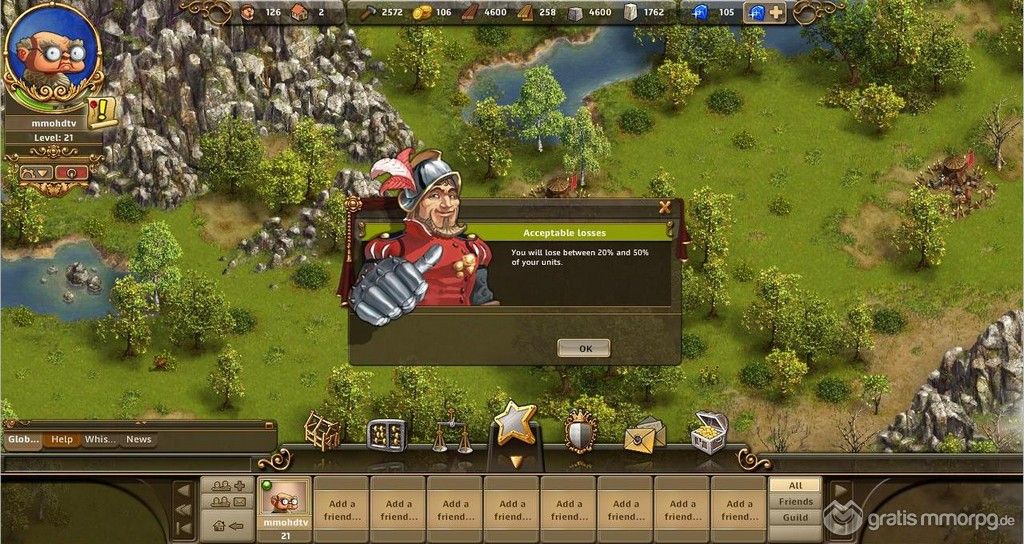Click the player avatar portrait
The width and height of the screenshot is (1024, 544).
(52, 55)
